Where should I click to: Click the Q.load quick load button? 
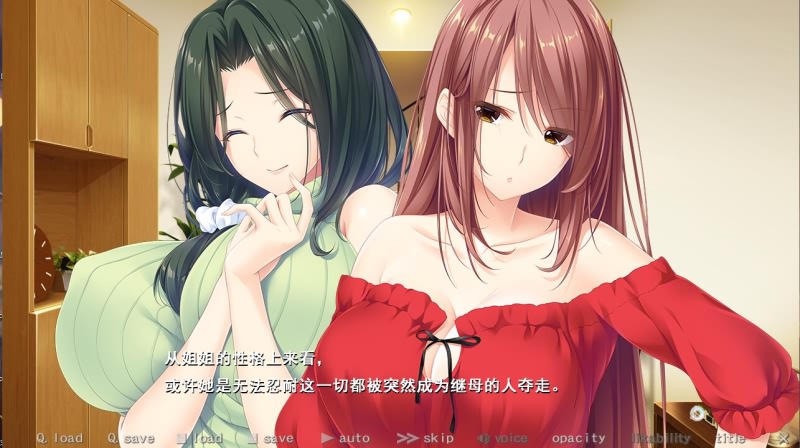pos(59,438)
